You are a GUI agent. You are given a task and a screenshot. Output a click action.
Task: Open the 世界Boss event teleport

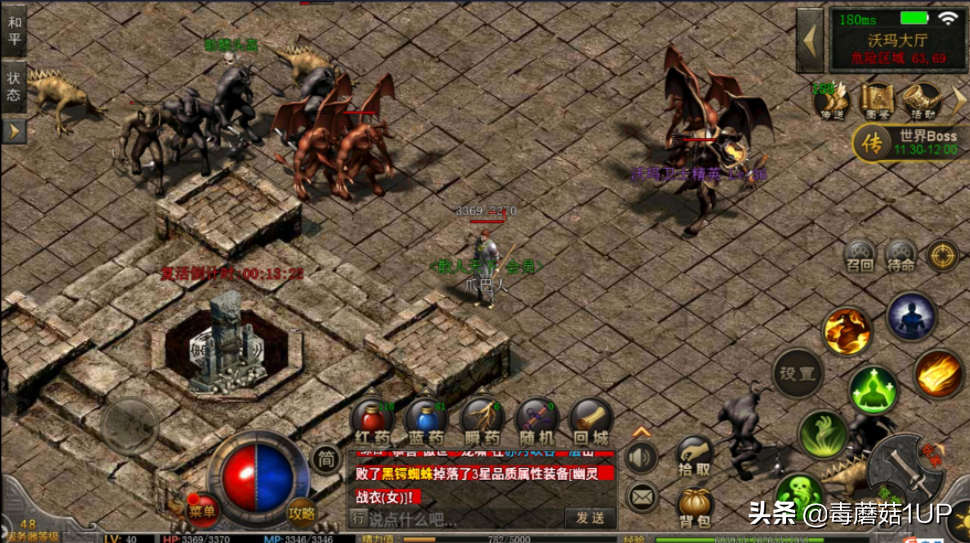[908, 142]
